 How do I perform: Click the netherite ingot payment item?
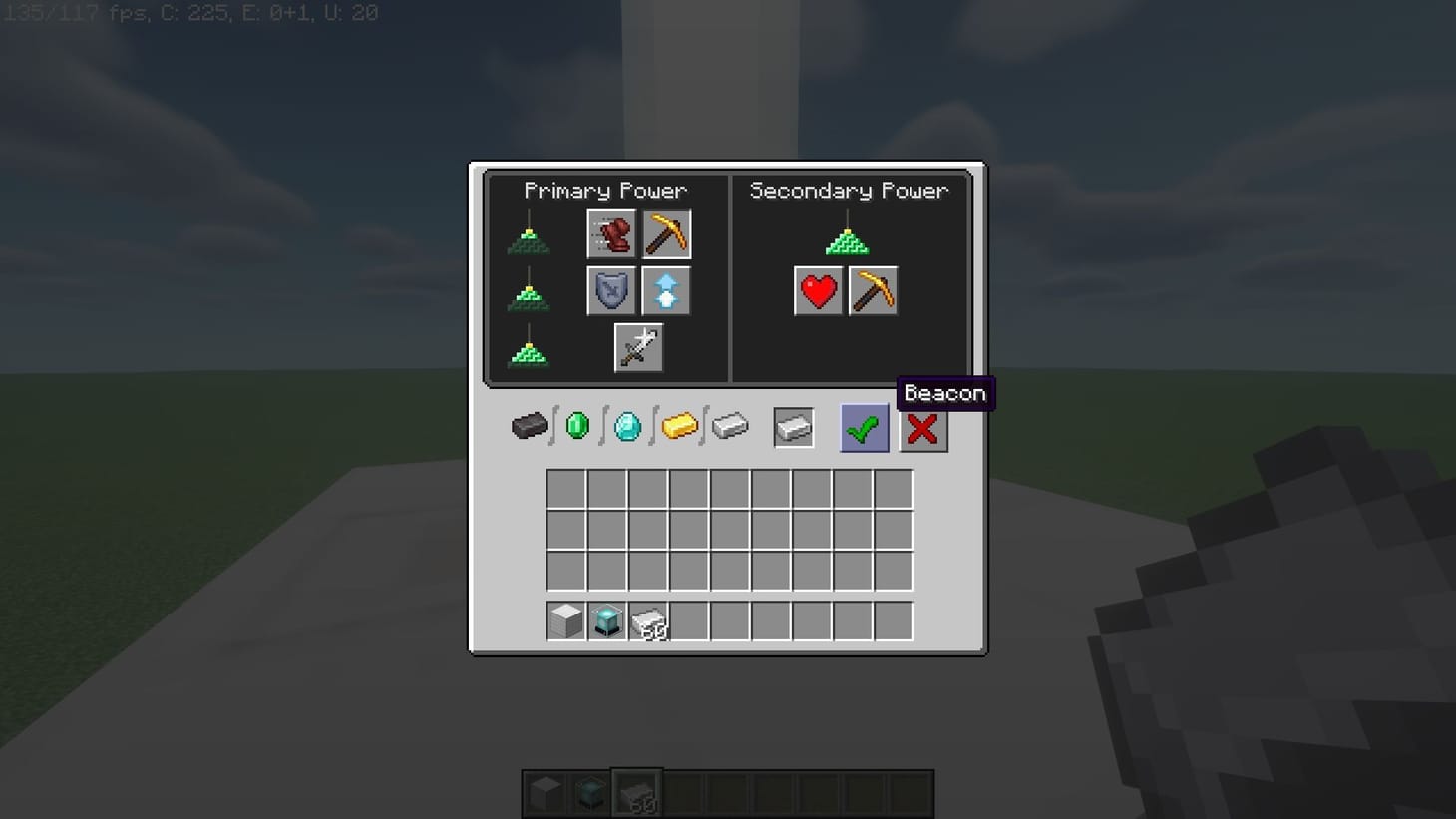pos(531,426)
